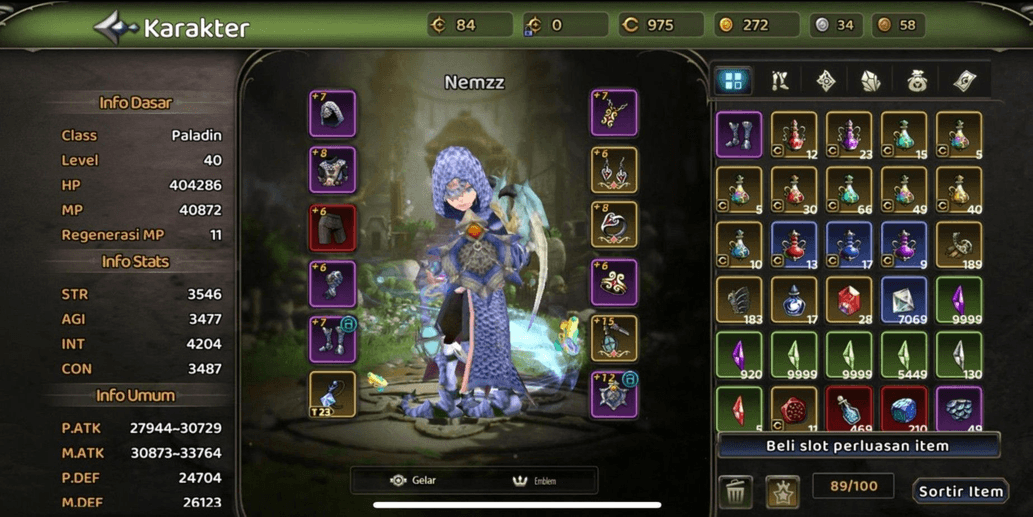
Task: Click Beli slot perluasan item
Action: pos(858,446)
